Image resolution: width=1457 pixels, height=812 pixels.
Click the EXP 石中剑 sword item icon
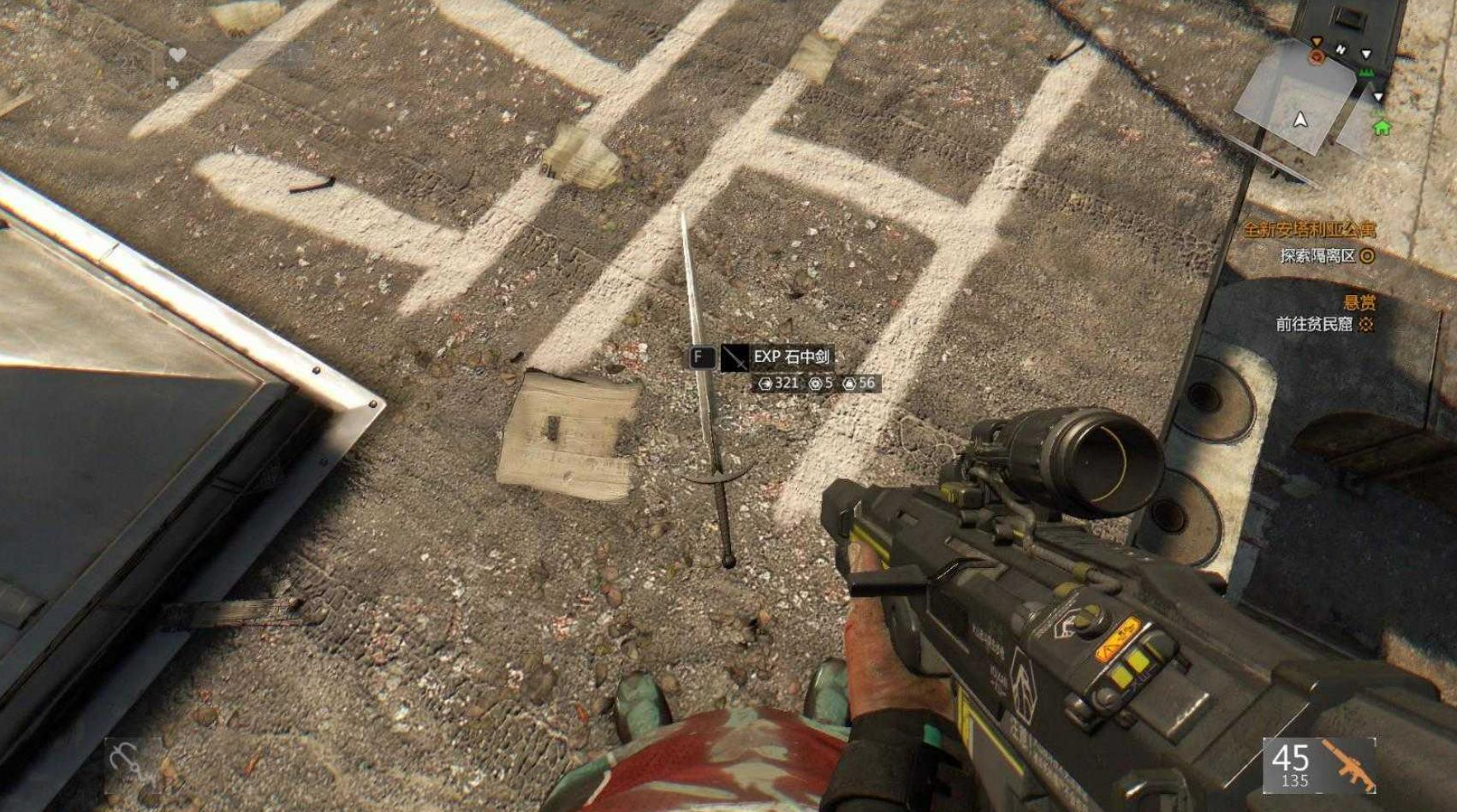point(734,358)
